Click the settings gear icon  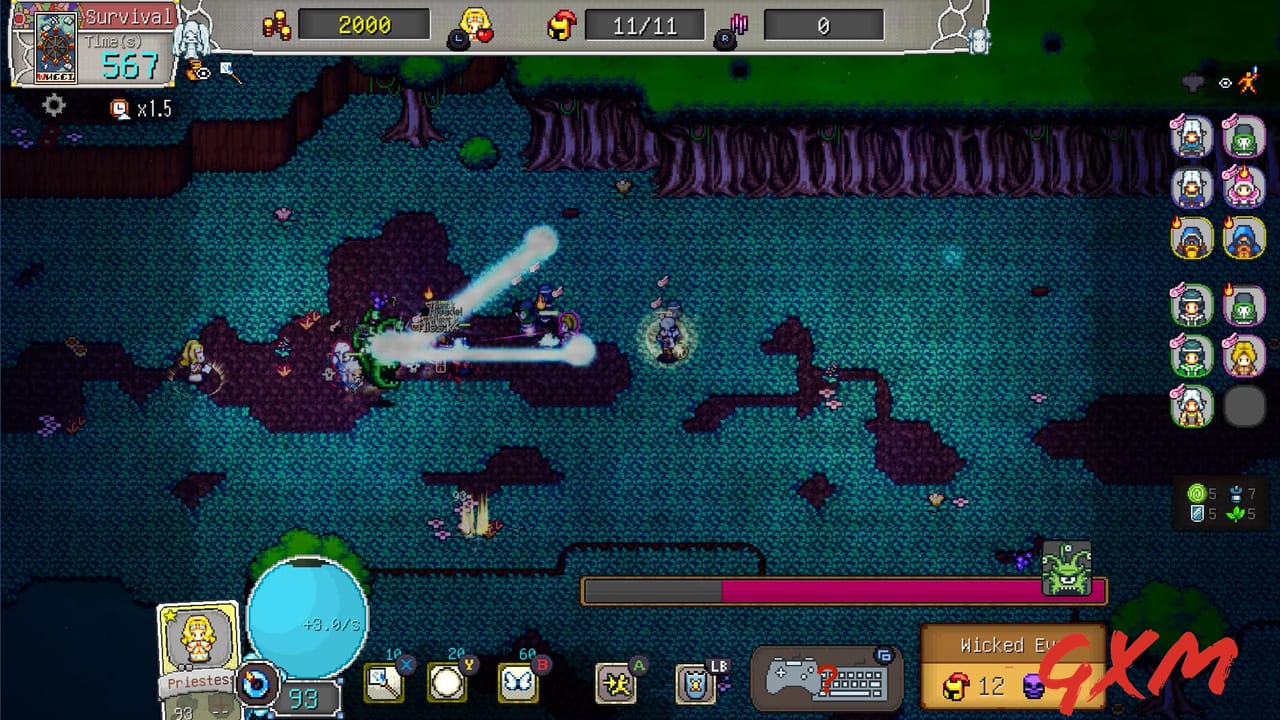pyautogui.click(x=54, y=104)
